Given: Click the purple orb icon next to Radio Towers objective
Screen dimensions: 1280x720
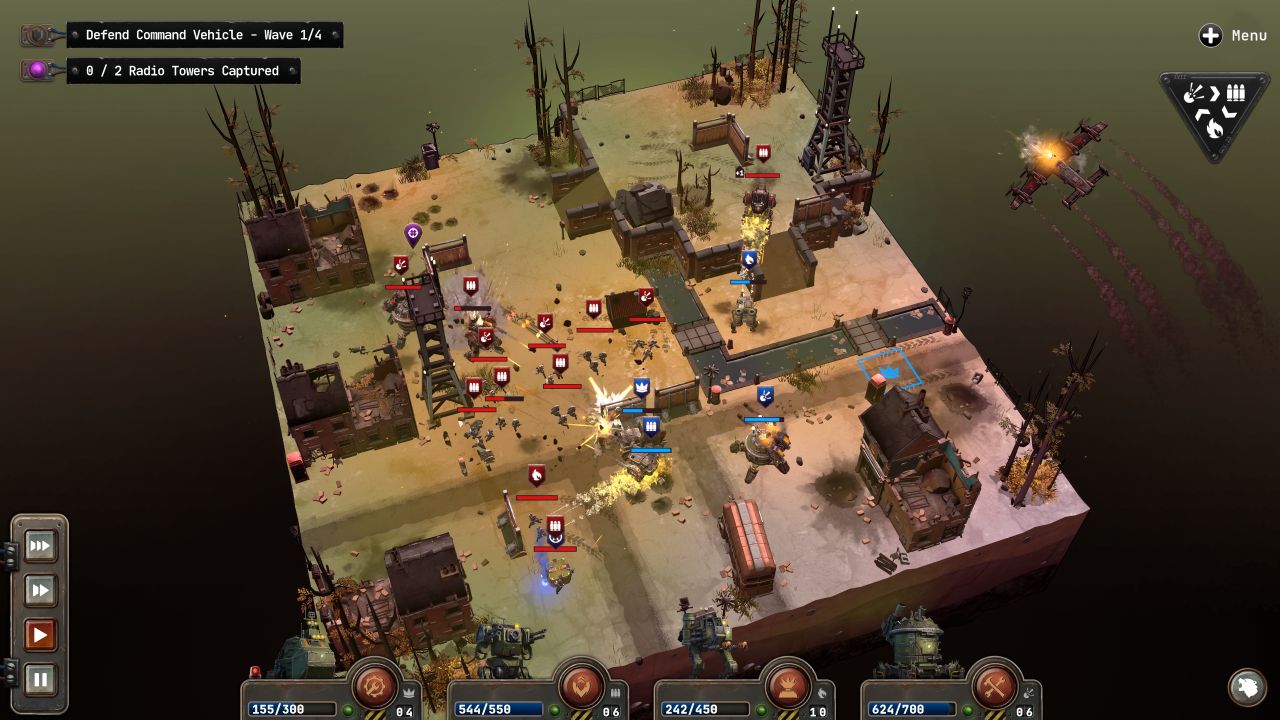Looking at the screenshot, I should (35, 69).
